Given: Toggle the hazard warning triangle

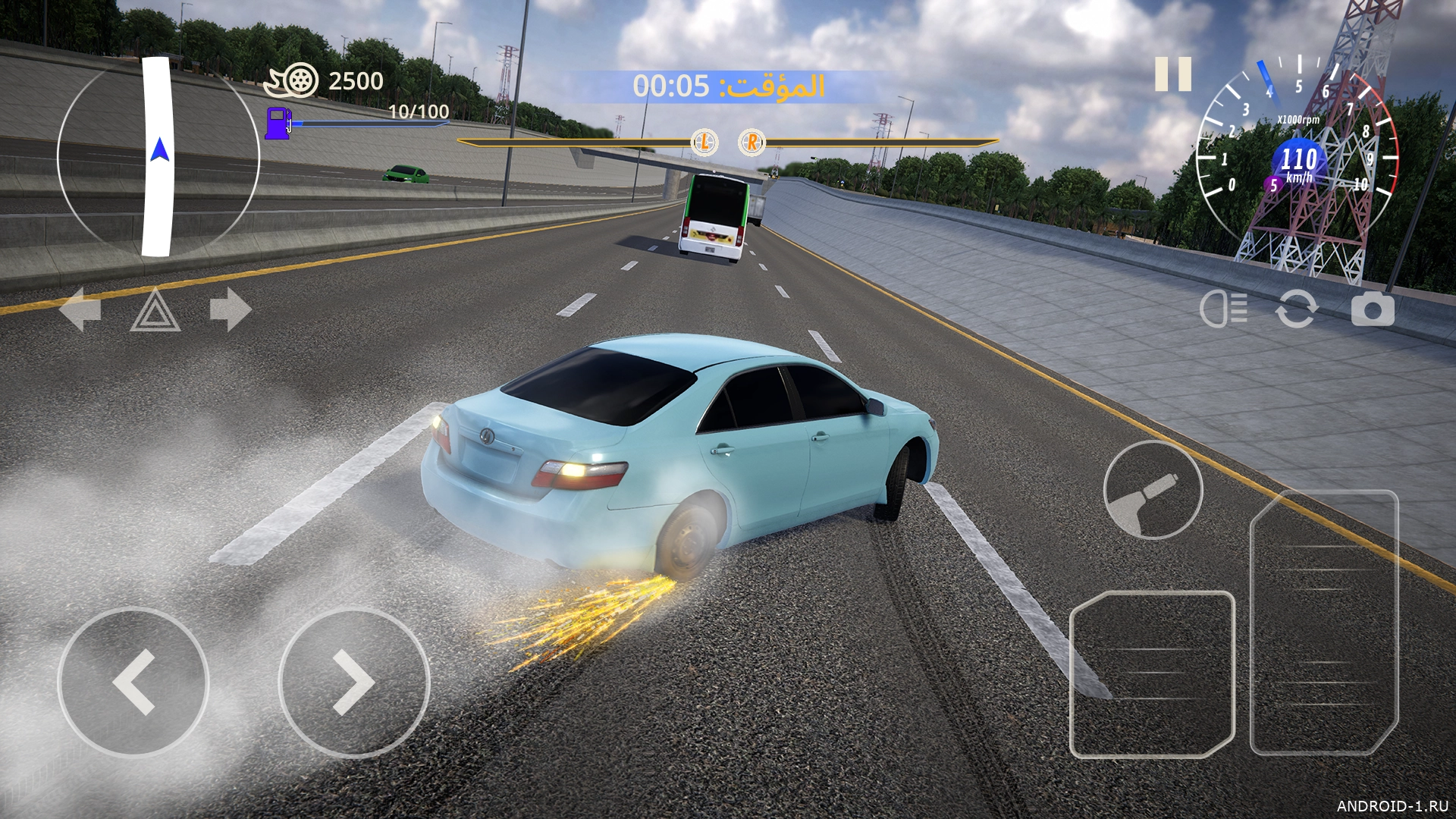Looking at the screenshot, I should (x=155, y=310).
